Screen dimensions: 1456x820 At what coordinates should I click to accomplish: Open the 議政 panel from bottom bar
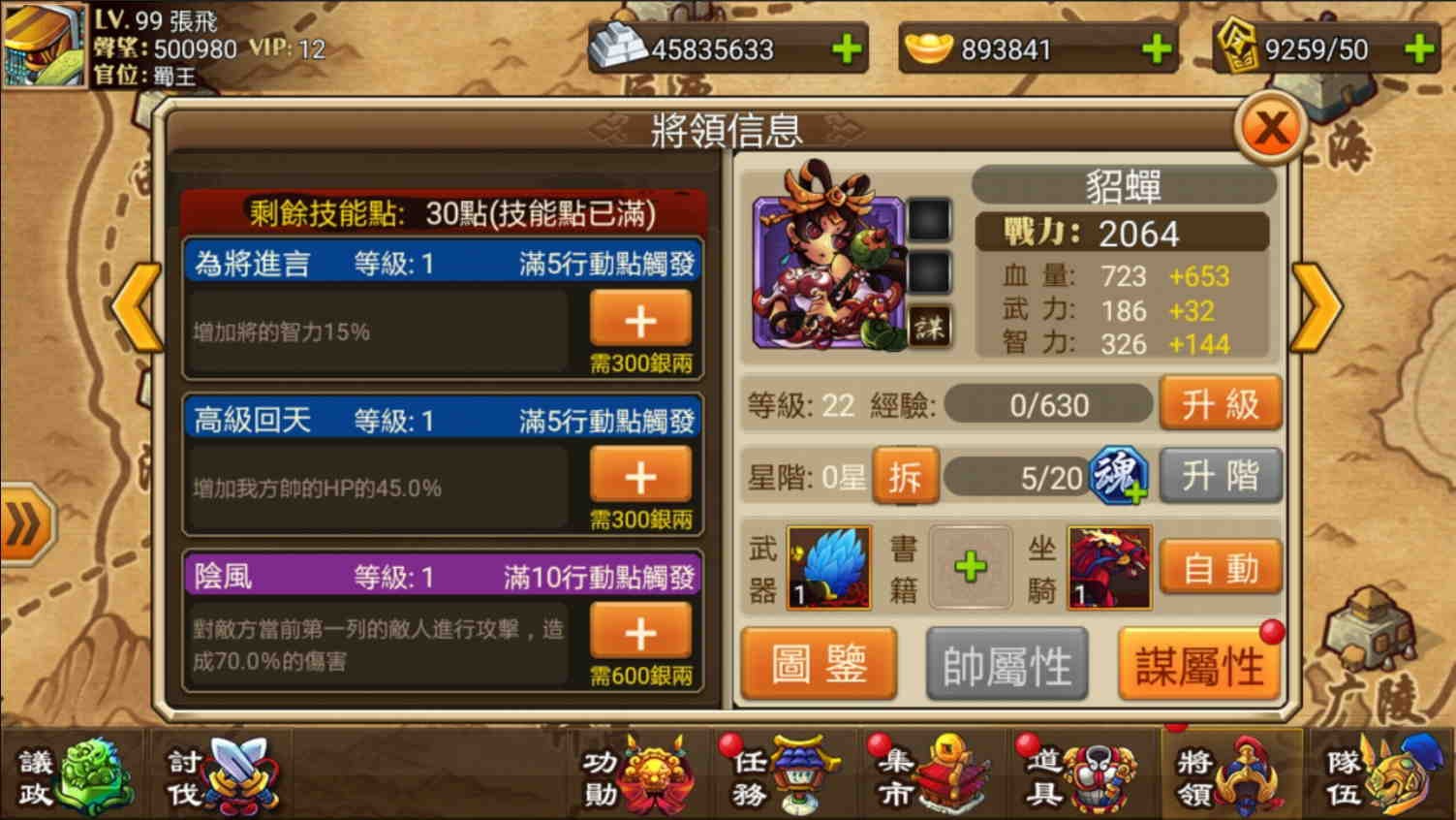tap(73, 775)
